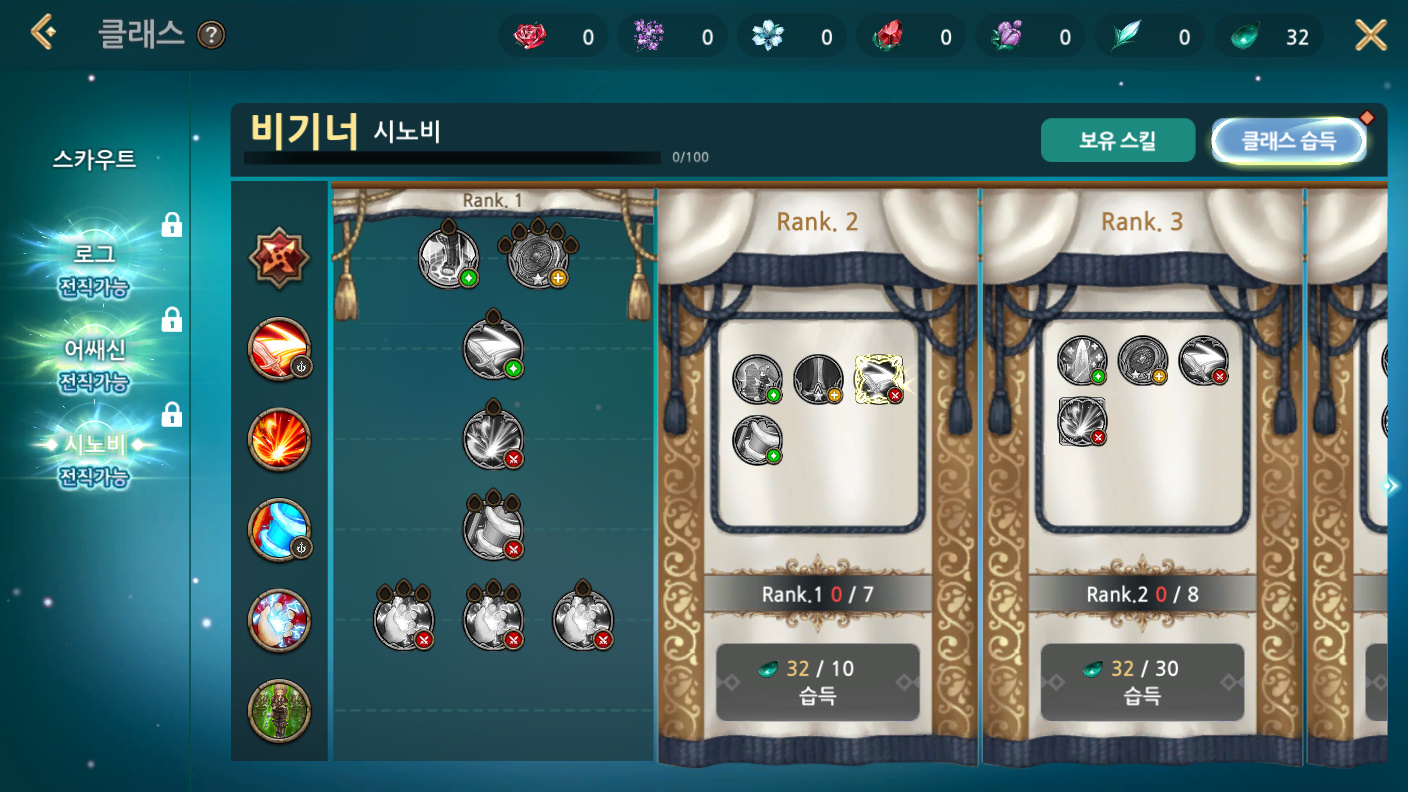Select the blue scroll skill icon

pyautogui.click(x=279, y=530)
